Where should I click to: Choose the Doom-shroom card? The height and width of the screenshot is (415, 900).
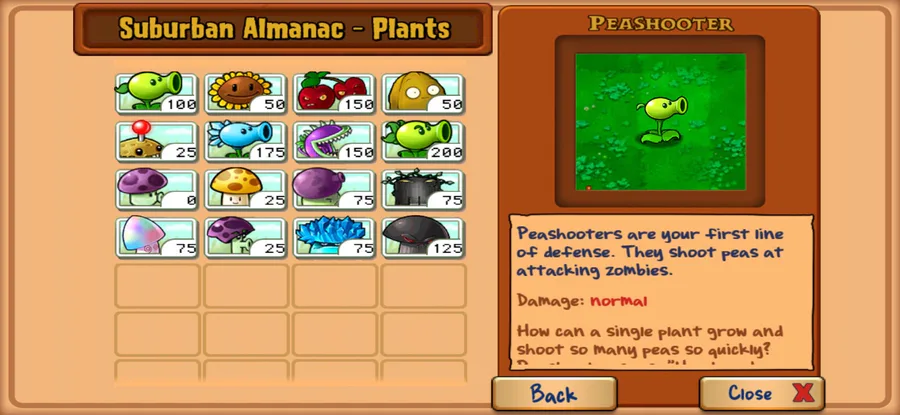(x=423, y=237)
